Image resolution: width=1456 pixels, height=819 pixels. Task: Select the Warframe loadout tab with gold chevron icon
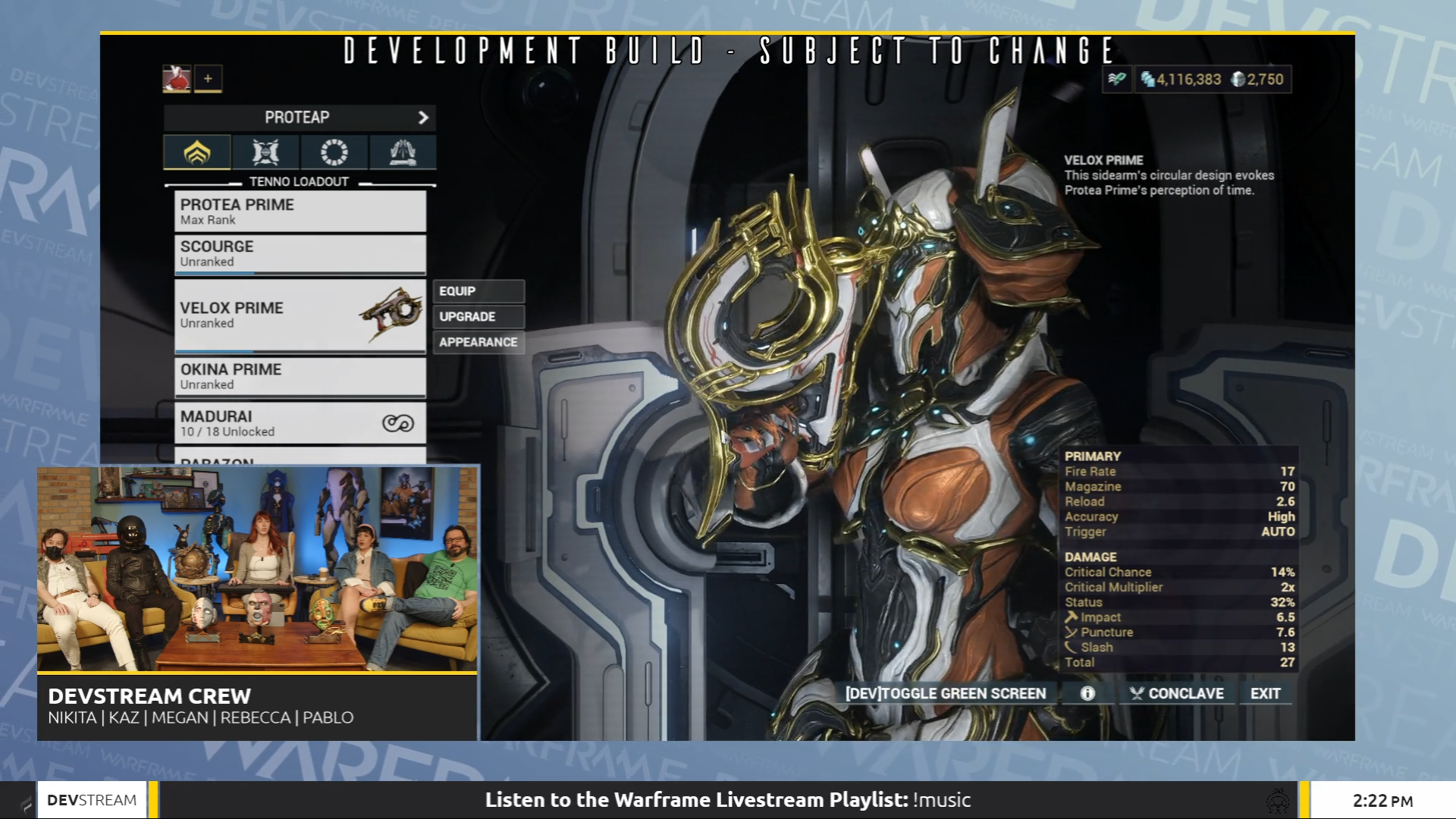(198, 152)
